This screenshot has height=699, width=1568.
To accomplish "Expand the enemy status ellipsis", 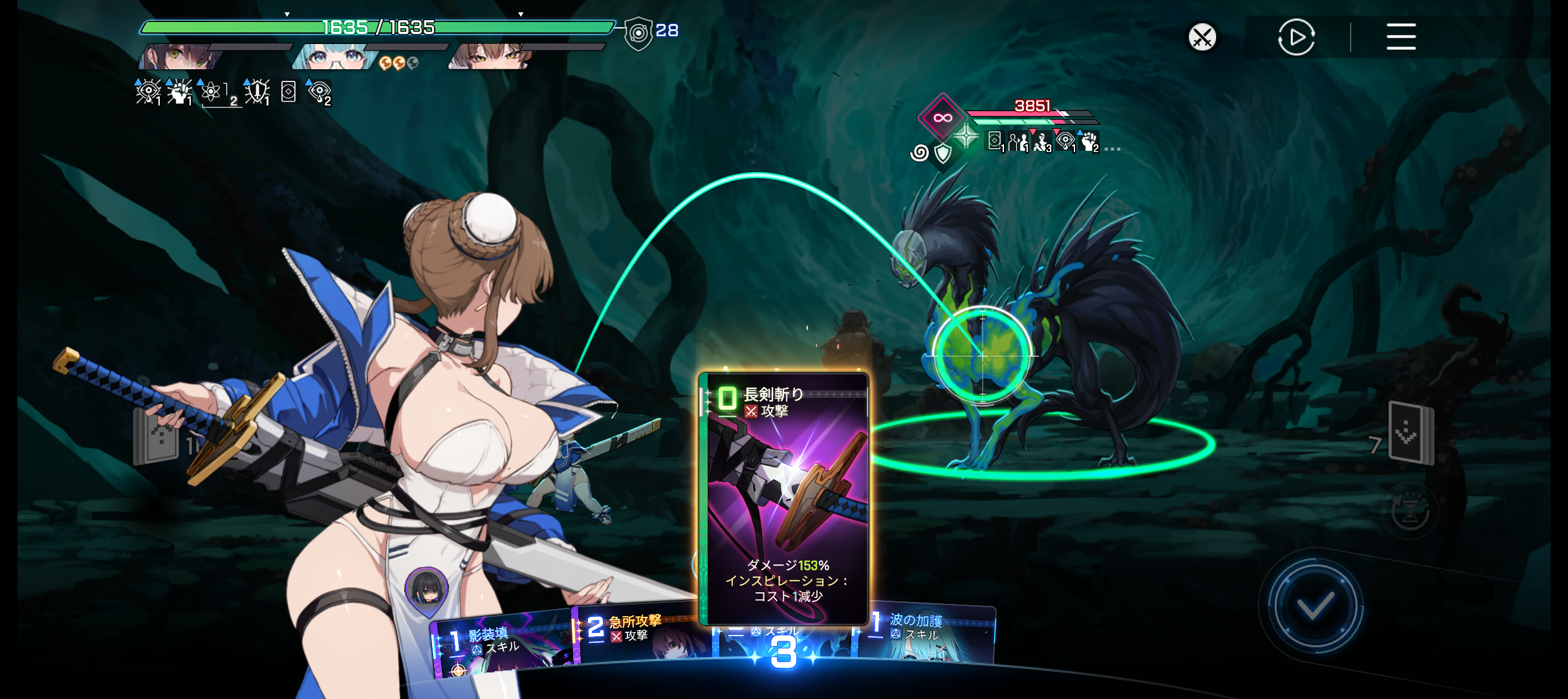I will coord(1113,149).
